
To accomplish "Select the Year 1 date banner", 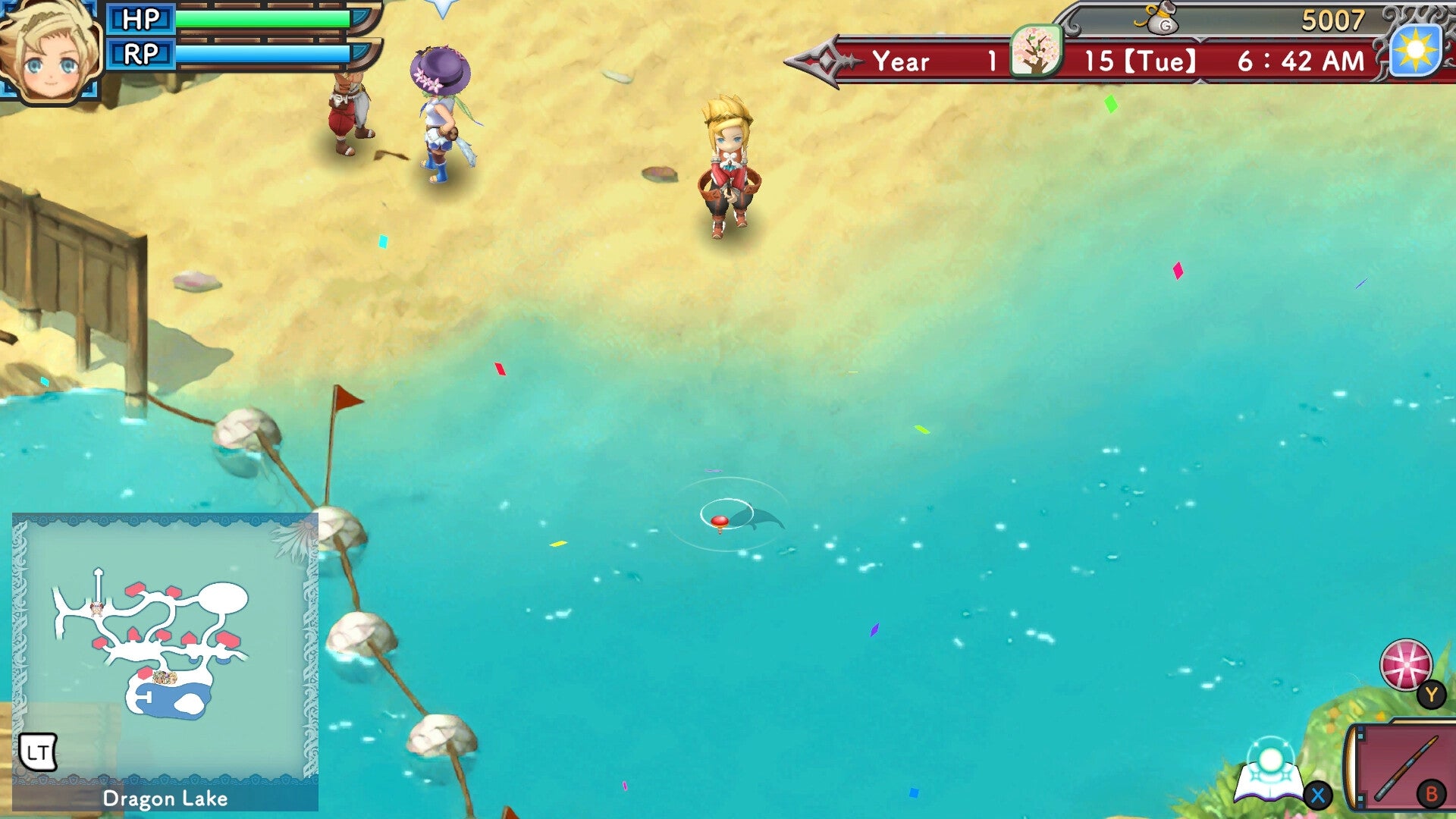I will click(x=933, y=61).
